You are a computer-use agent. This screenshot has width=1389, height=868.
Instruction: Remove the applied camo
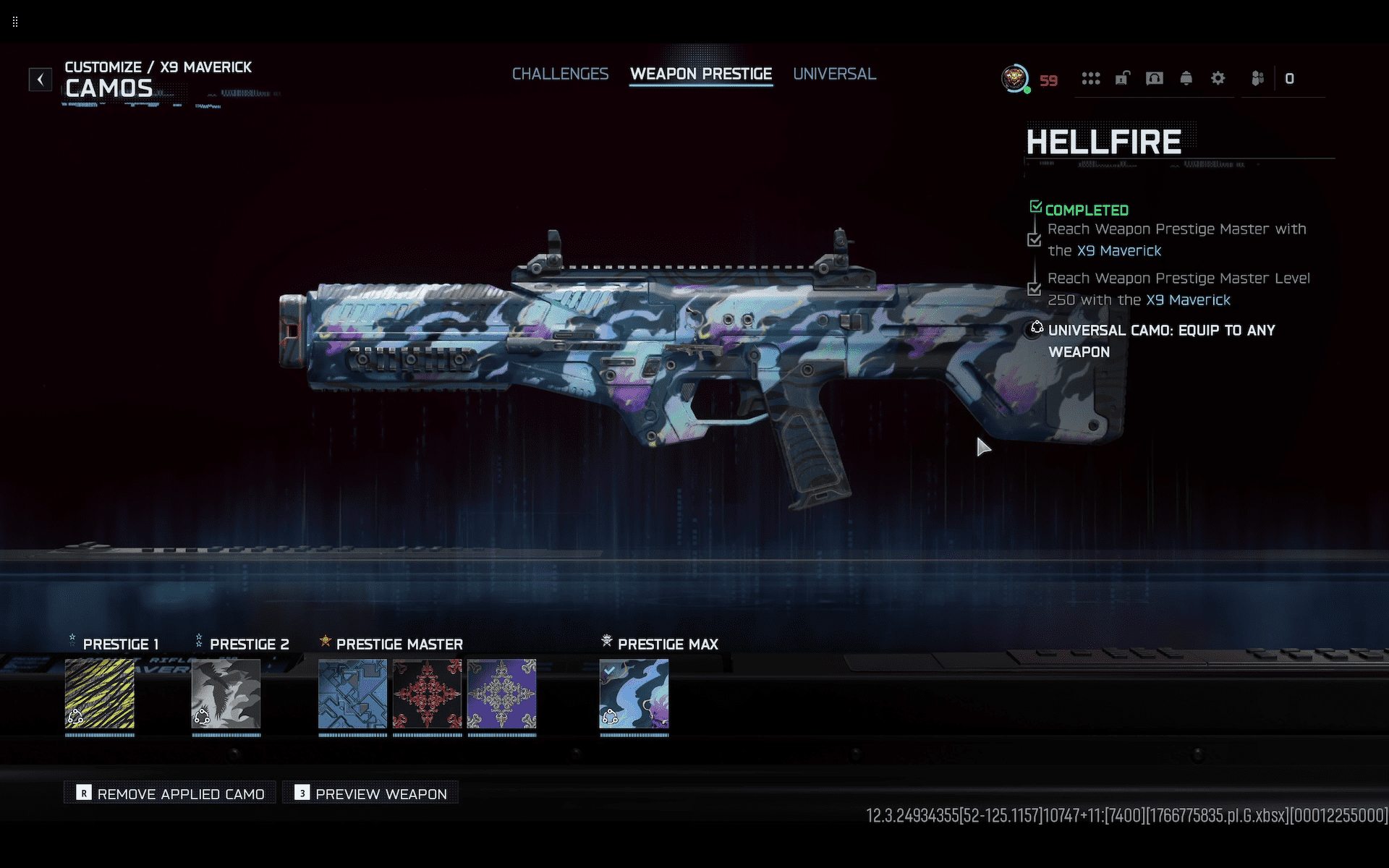171,793
